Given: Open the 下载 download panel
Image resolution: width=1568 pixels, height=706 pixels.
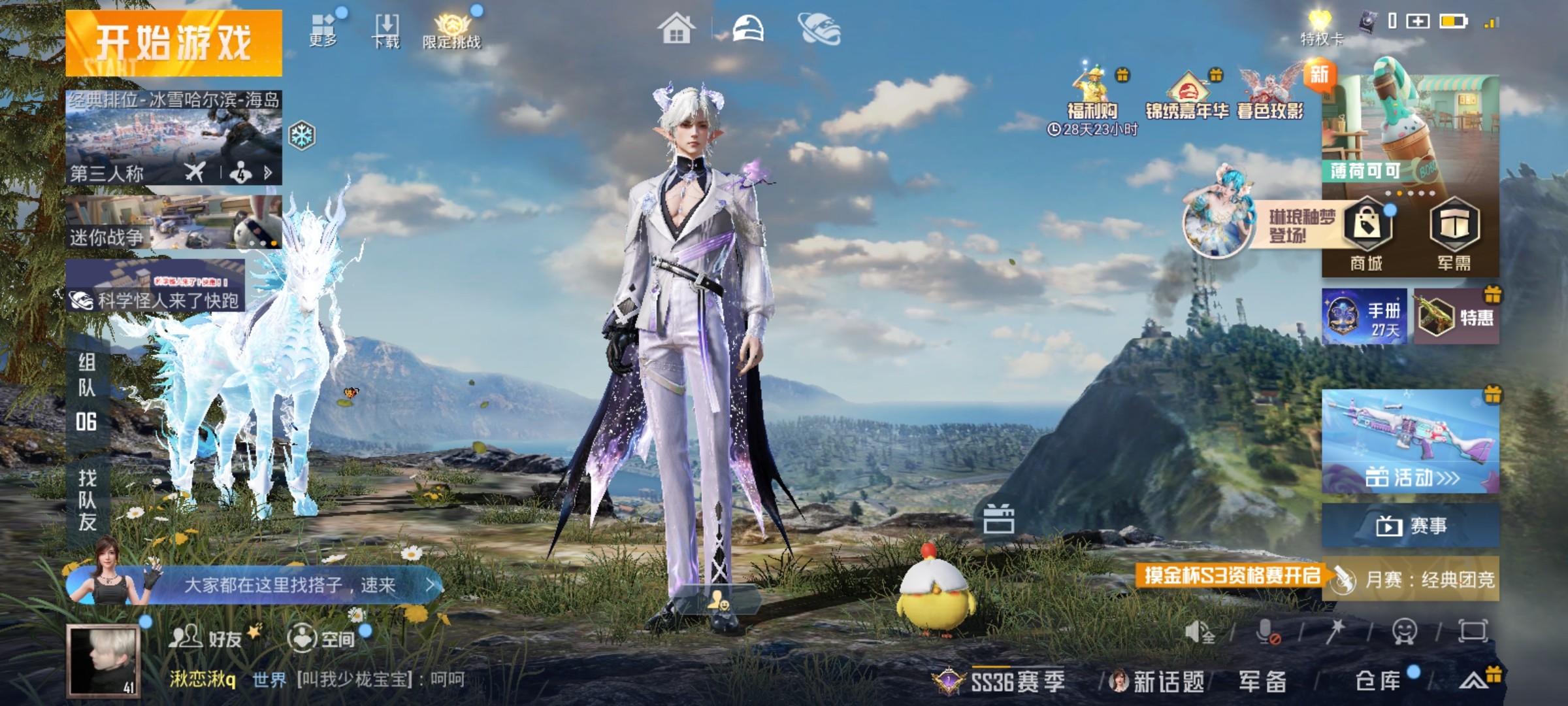Looking at the screenshot, I should (386, 30).
